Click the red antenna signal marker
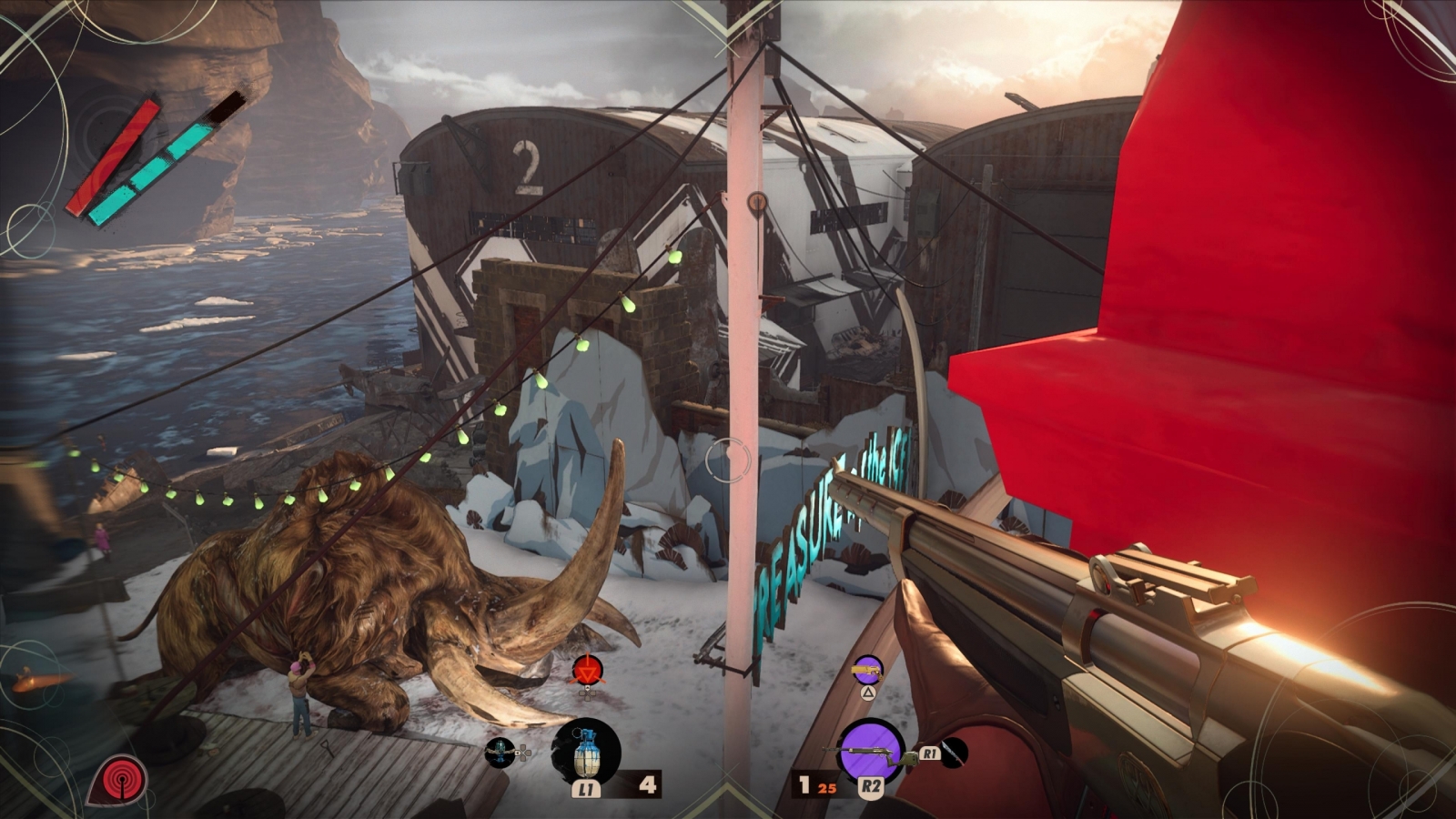The height and width of the screenshot is (819, 1456). click(x=116, y=781)
